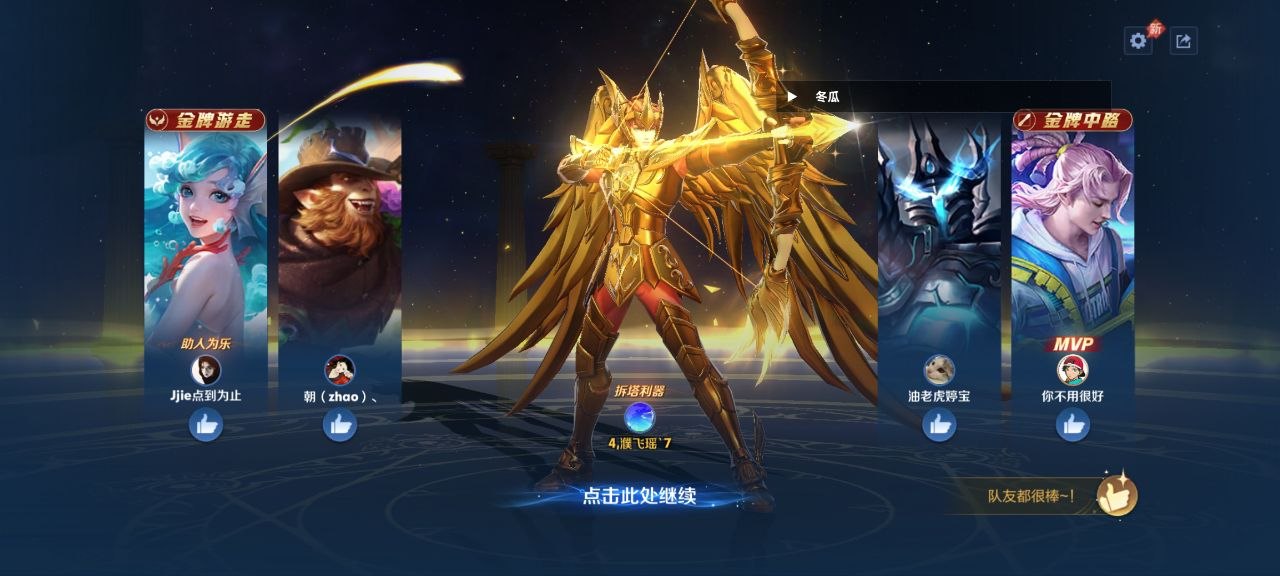
Task: Praise all teammates with 队友都很棒 button
Action: [x=1116, y=495]
